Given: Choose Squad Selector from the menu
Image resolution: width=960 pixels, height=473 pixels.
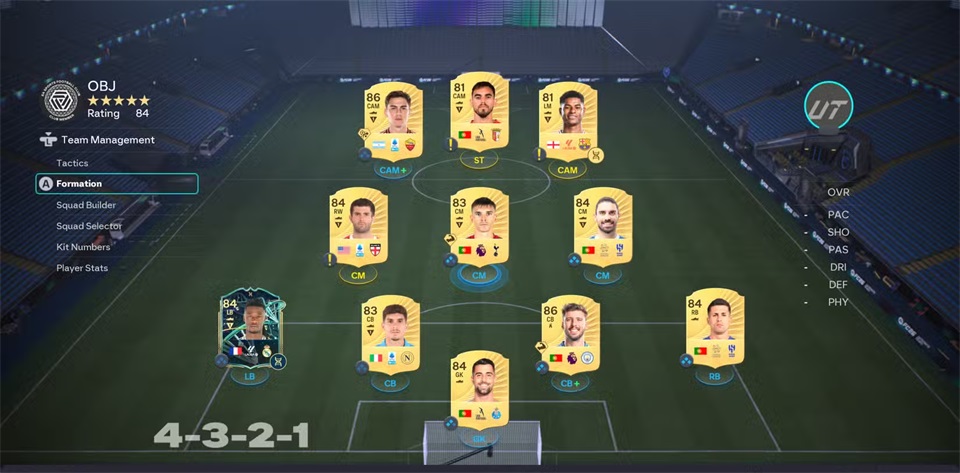Looking at the screenshot, I should pos(89,226).
